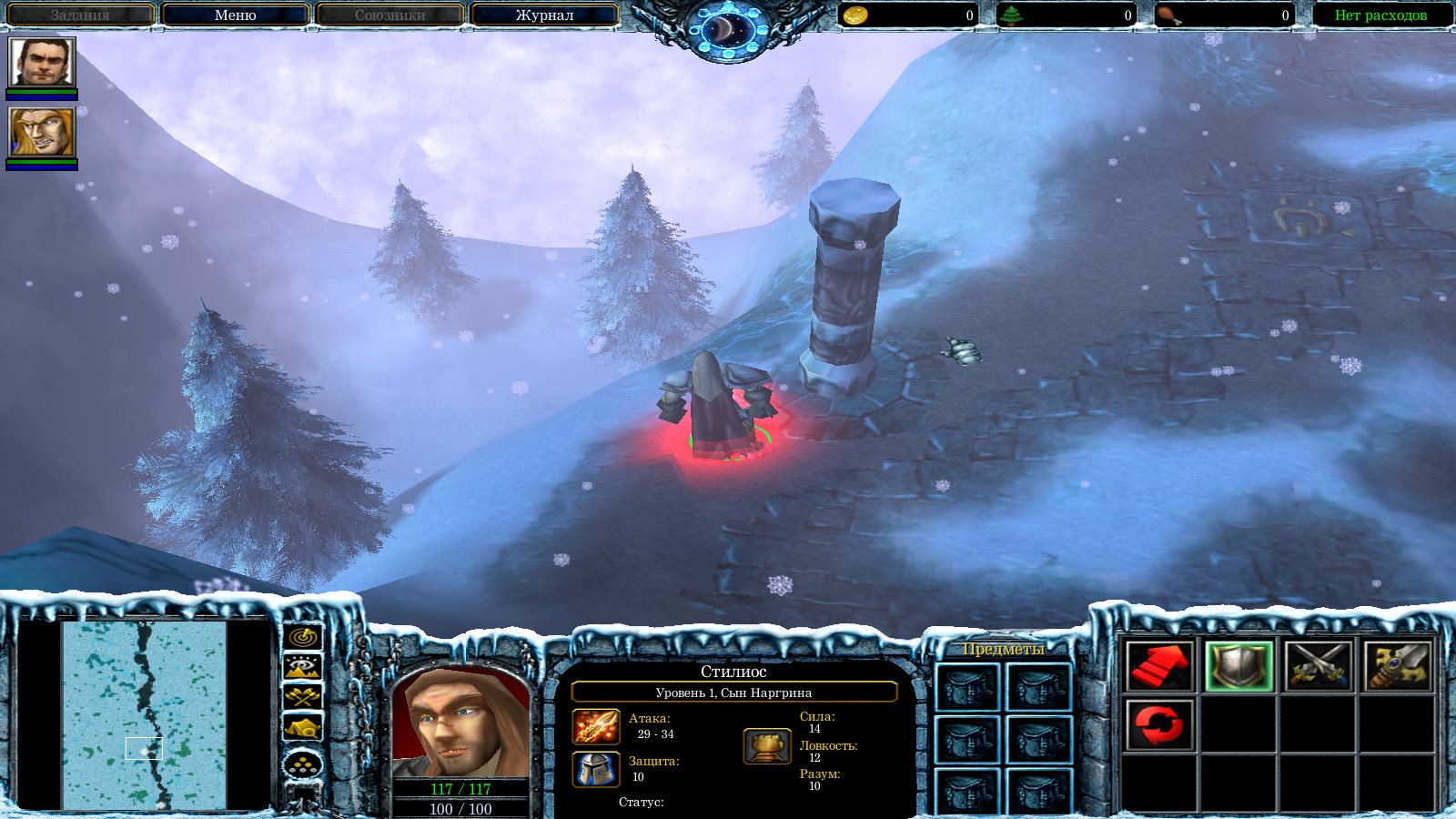Choose the red arrow move command
Image resolution: width=1456 pixels, height=819 pixels.
(x=1159, y=666)
